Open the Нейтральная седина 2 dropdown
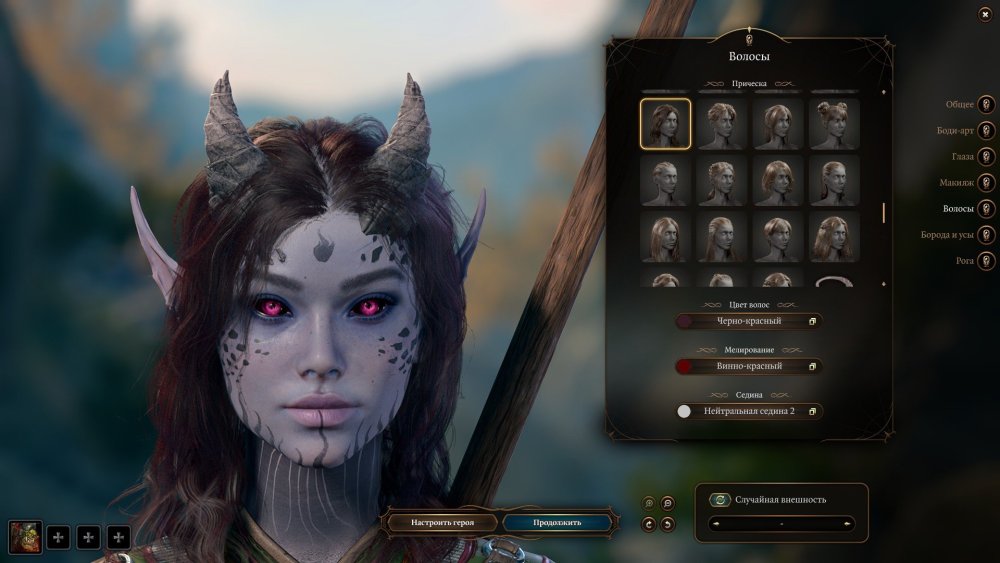Screen dimensions: 1000x563 point(749,411)
